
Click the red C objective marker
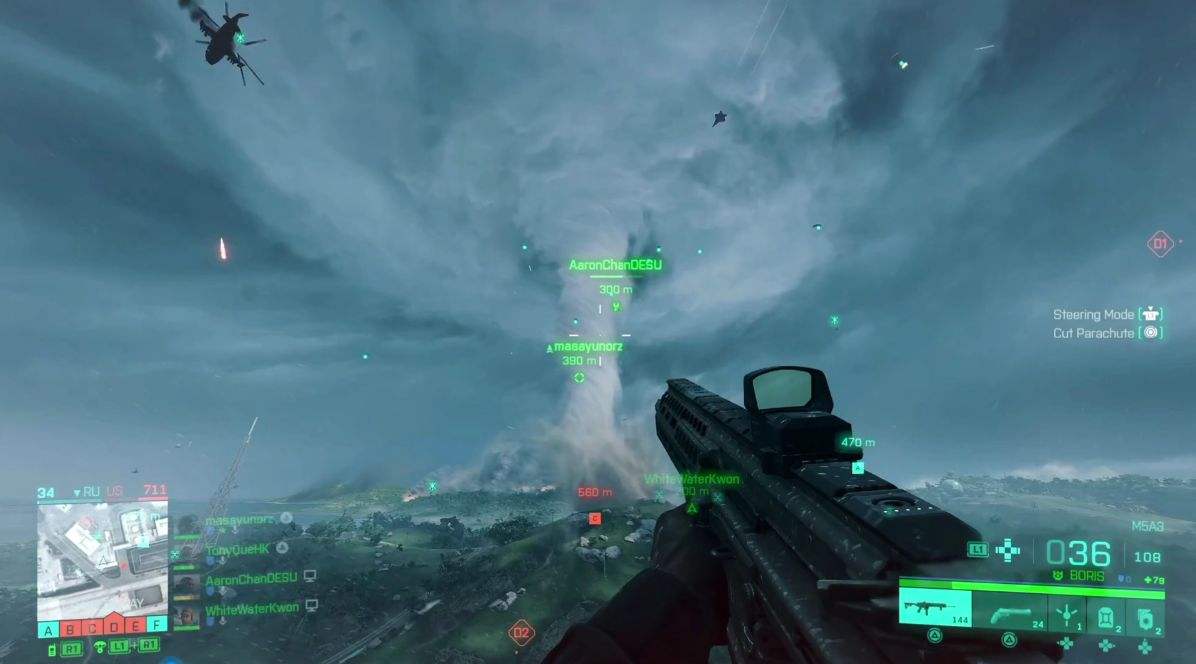[x=595, y=517]
